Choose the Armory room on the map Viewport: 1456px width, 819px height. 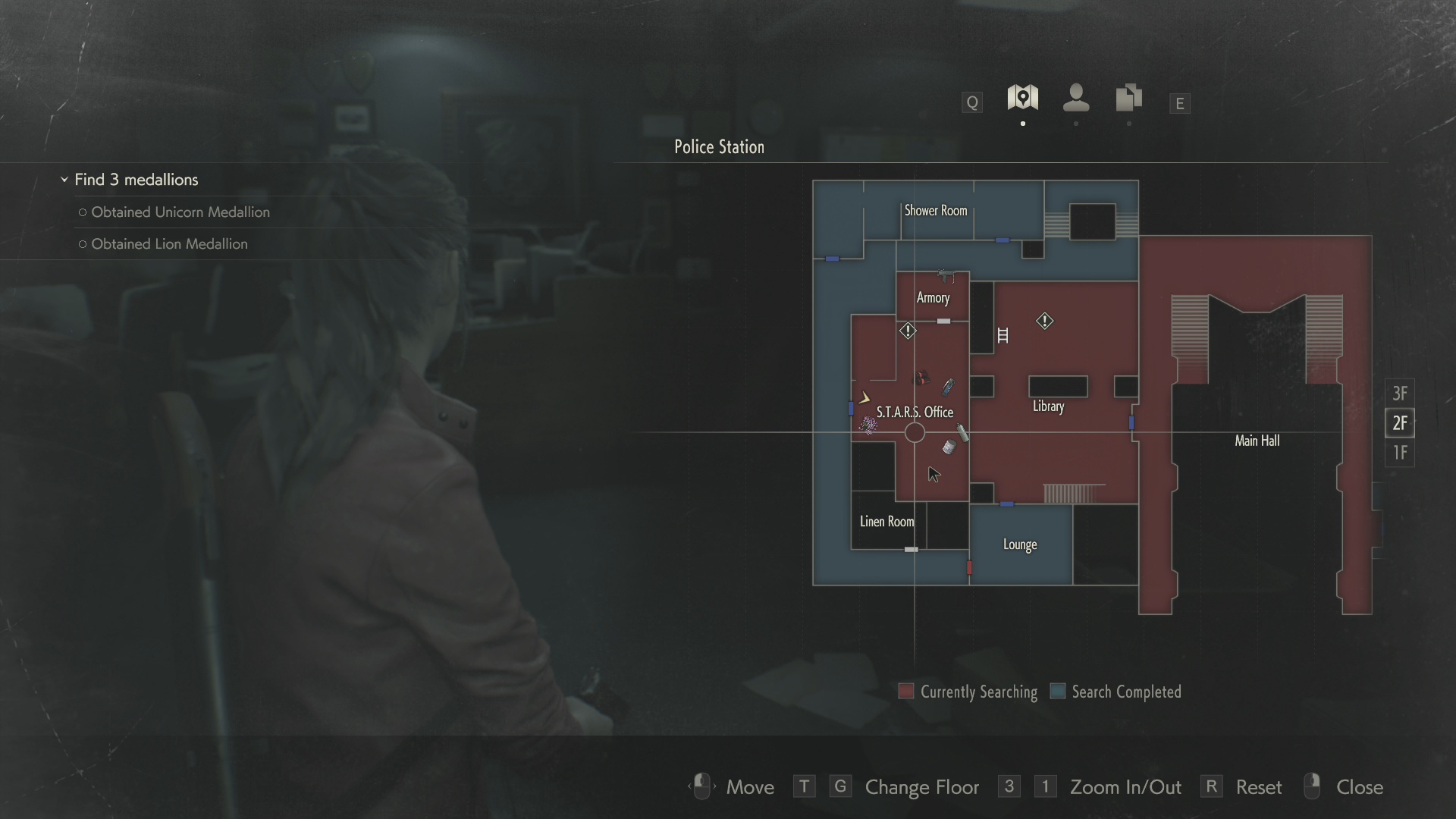933,298
